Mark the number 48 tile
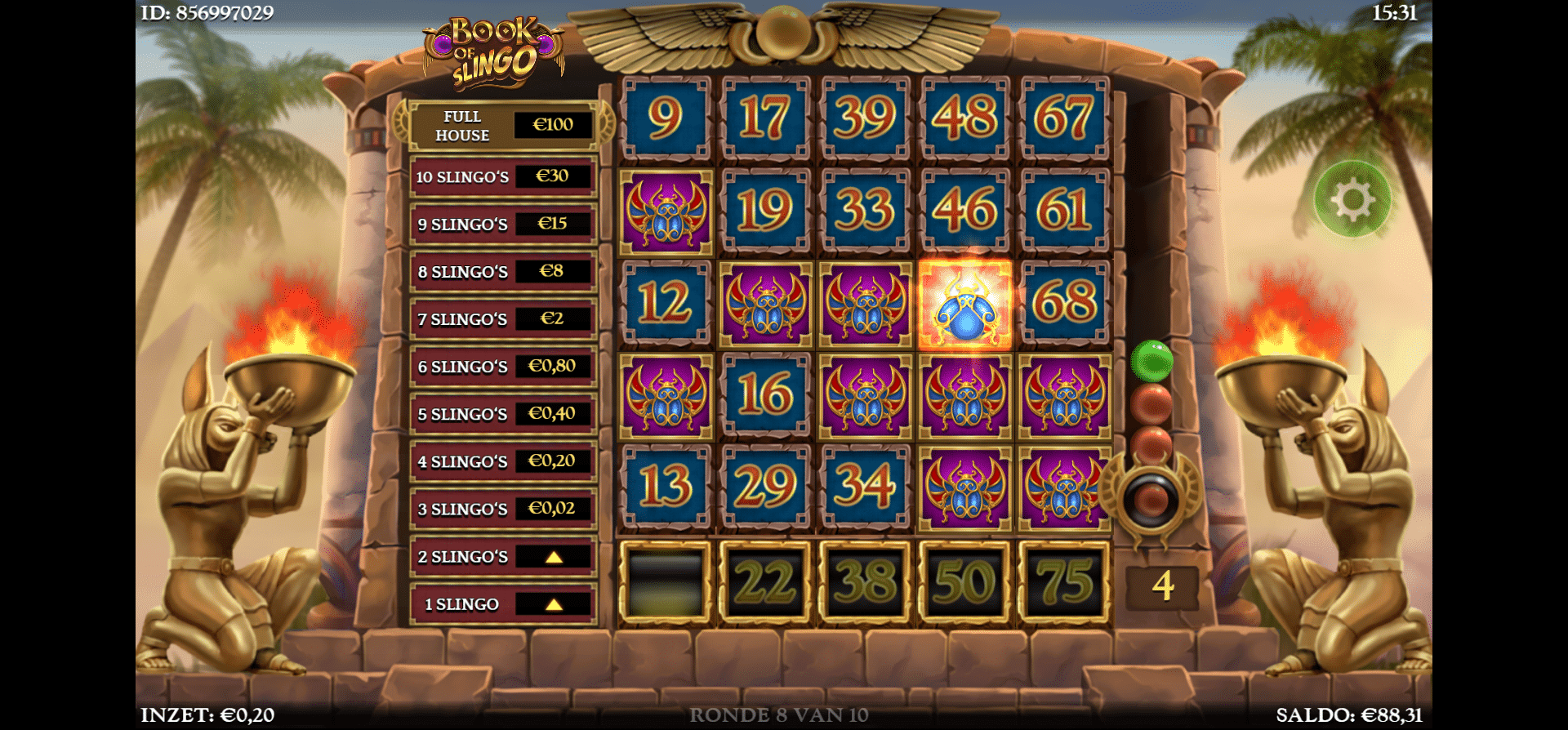Viewport: 1568px width, 730px height. 964,118
